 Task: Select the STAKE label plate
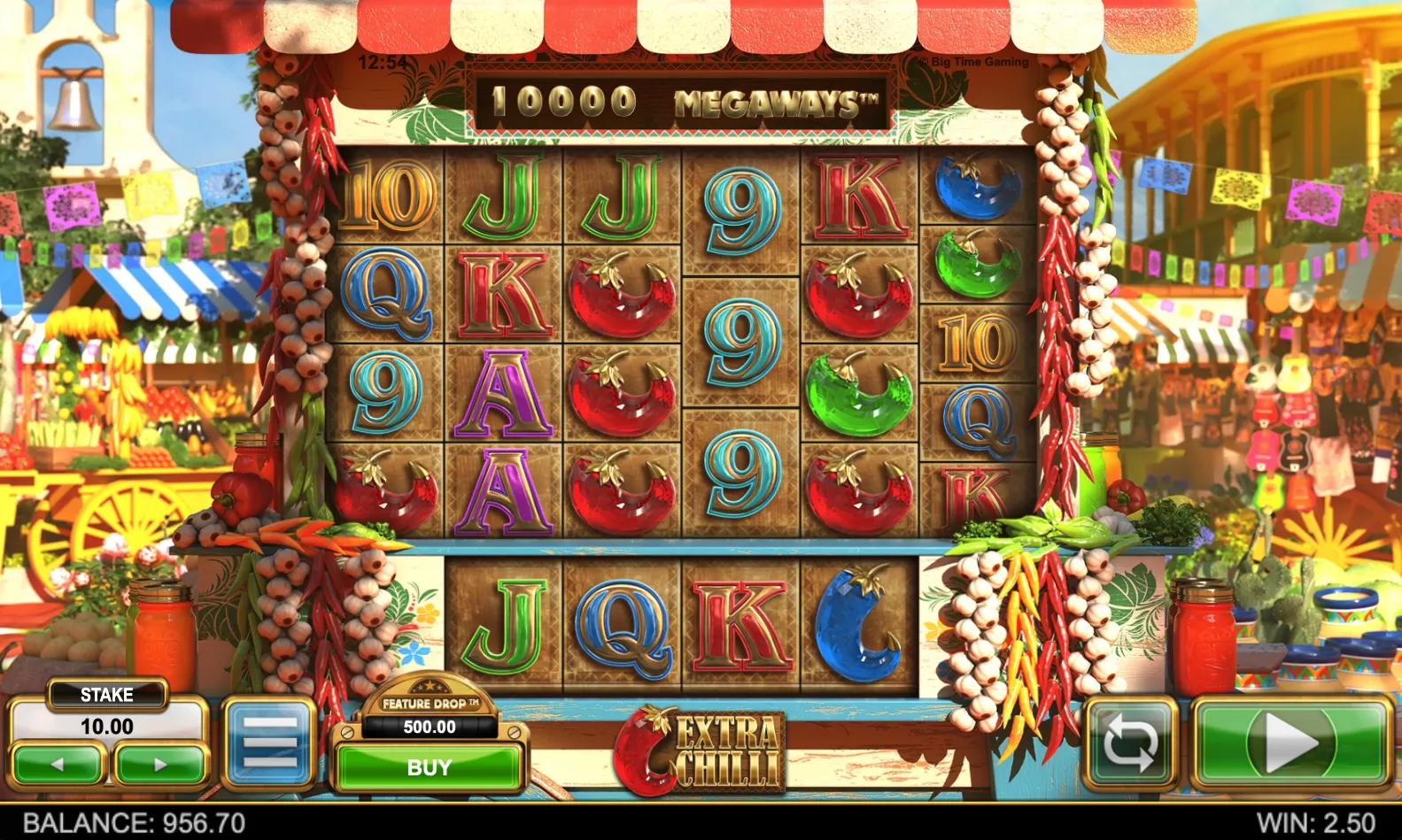(x=108, y=694)
